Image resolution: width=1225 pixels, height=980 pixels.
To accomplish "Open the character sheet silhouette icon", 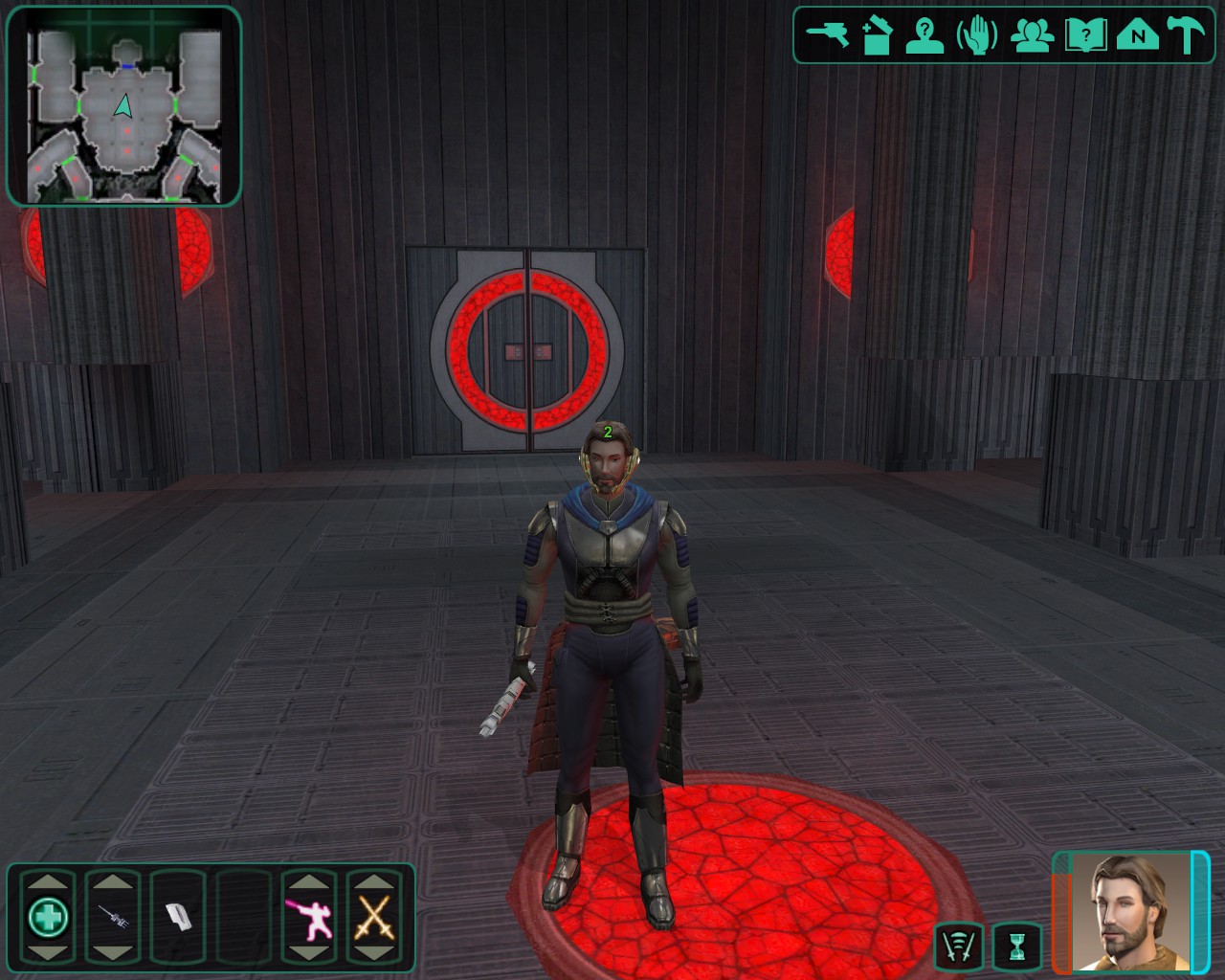I will pyautogui.click(x=924, y=36).
